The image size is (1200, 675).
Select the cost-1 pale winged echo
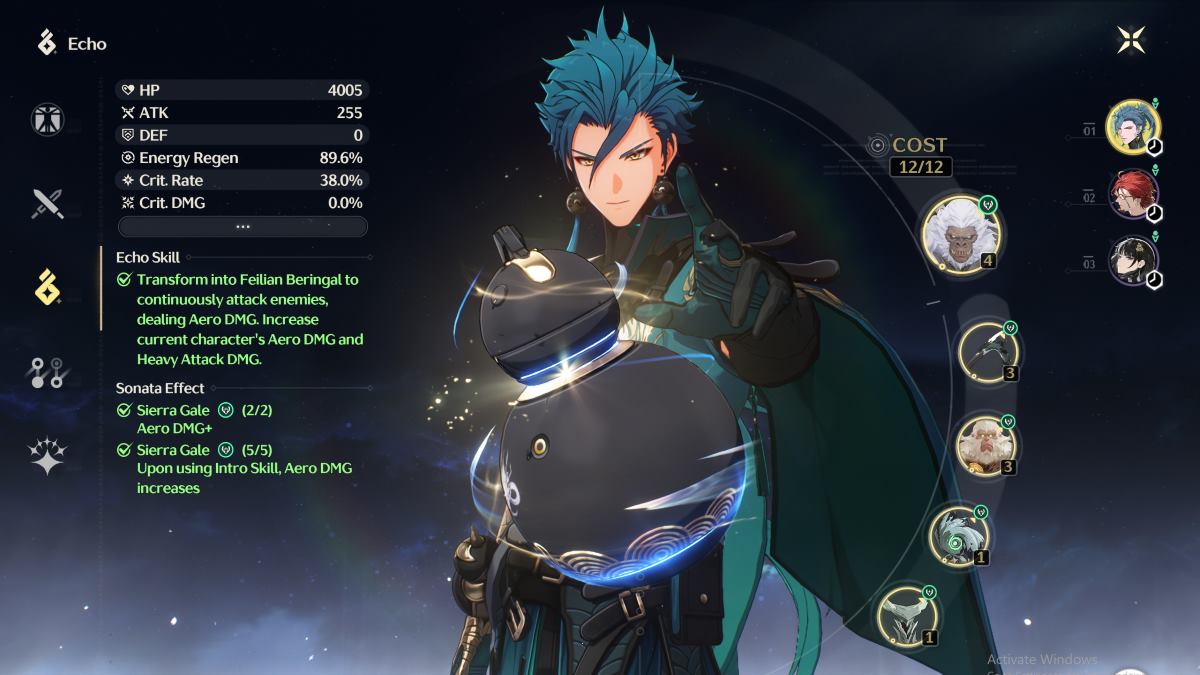point(907,615)
